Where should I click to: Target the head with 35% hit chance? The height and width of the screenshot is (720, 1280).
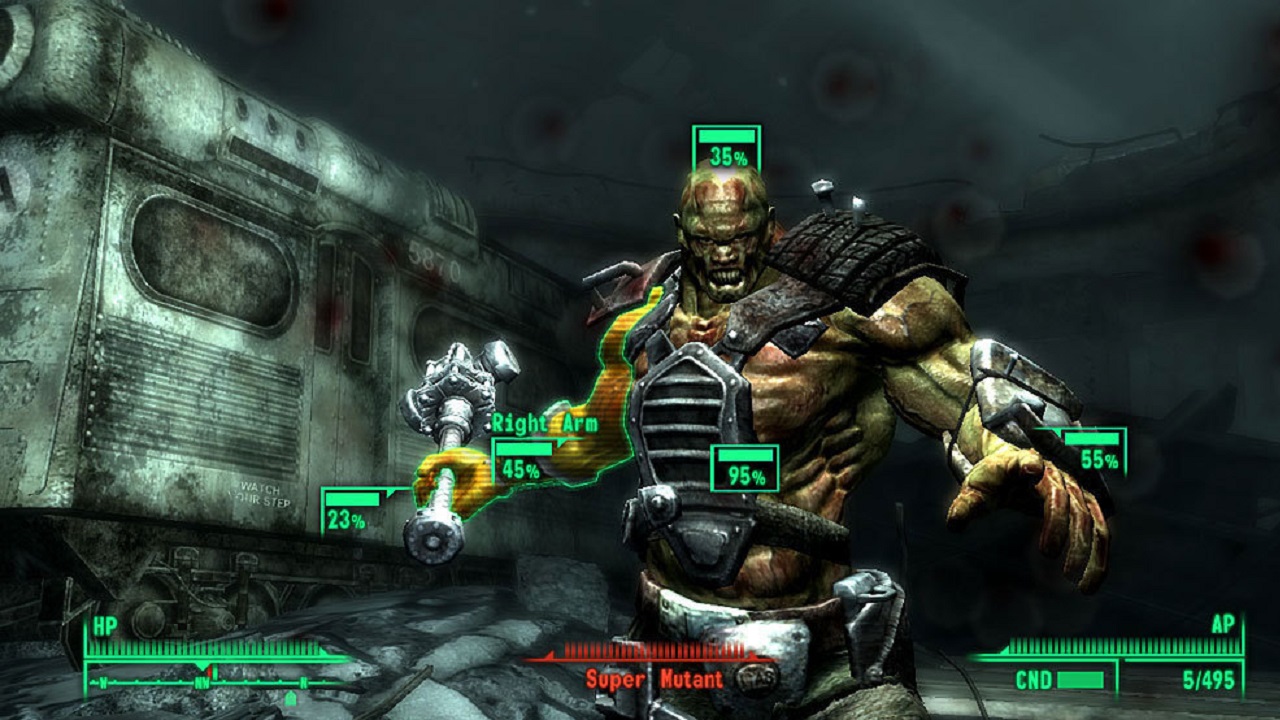point(726,148)
